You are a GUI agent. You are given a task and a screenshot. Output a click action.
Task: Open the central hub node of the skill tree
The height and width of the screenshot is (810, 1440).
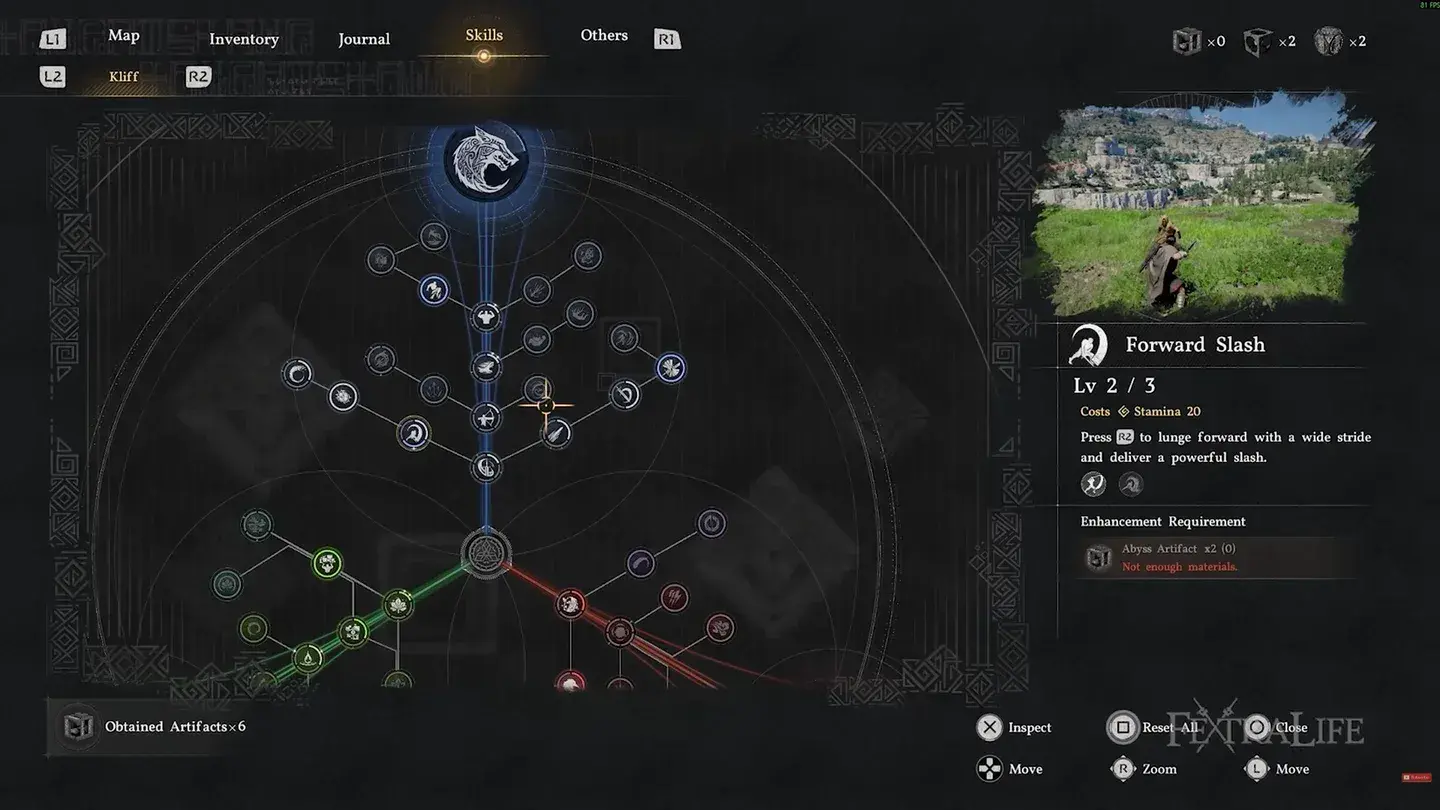pyautogui.click(x=486, y=551)
